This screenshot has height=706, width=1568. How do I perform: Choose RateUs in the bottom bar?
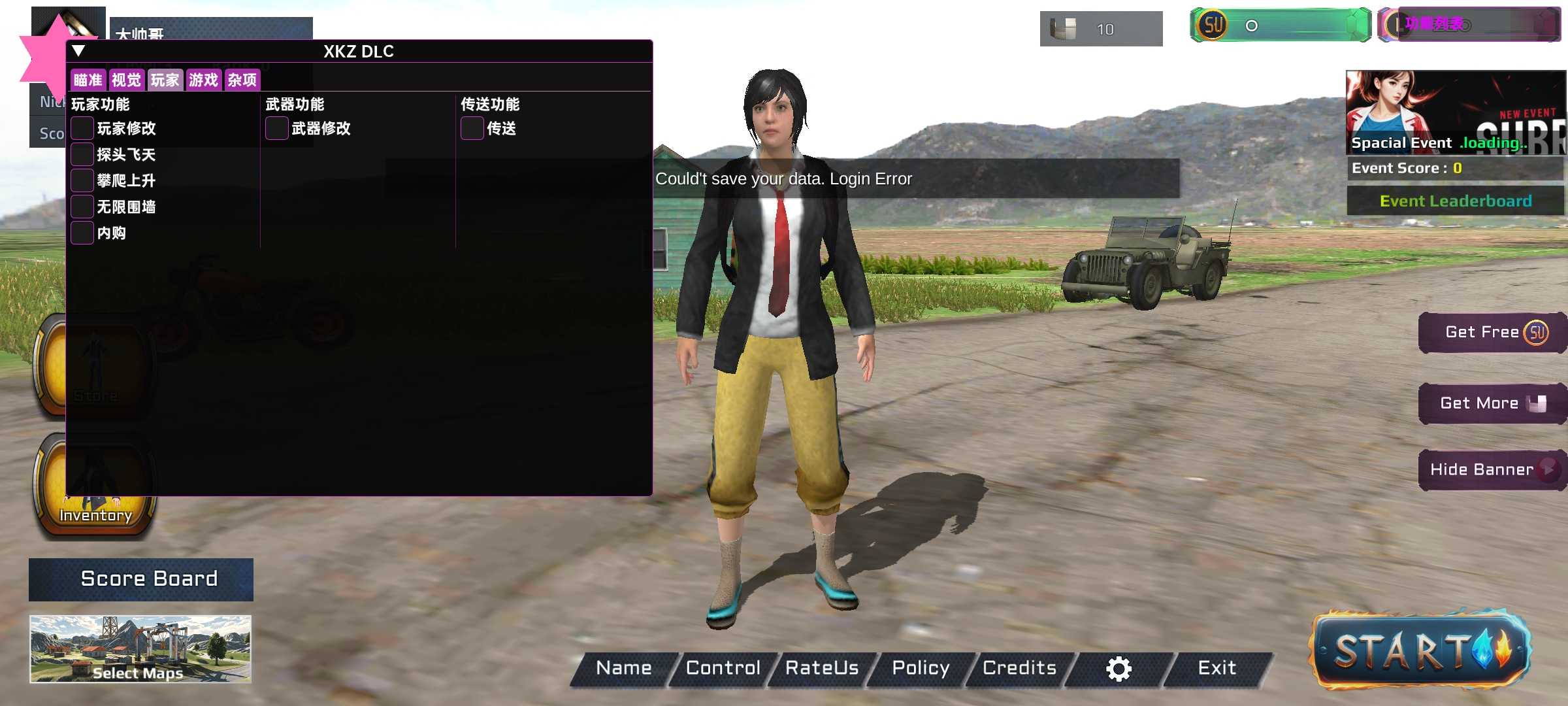point(821,668)
